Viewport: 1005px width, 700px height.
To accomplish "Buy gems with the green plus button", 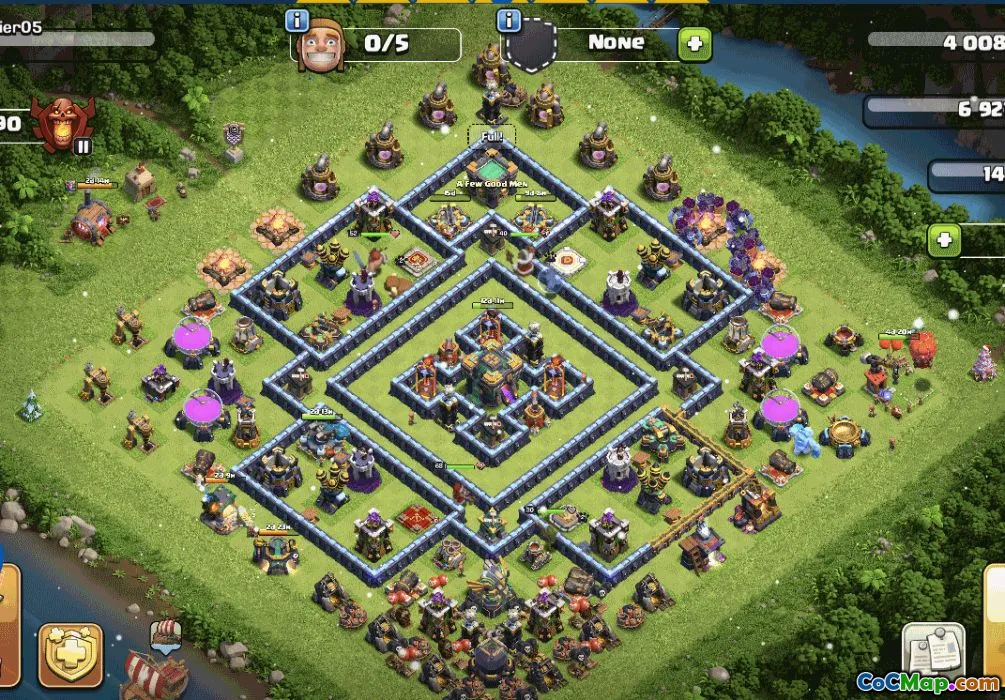I will (944, 240).
